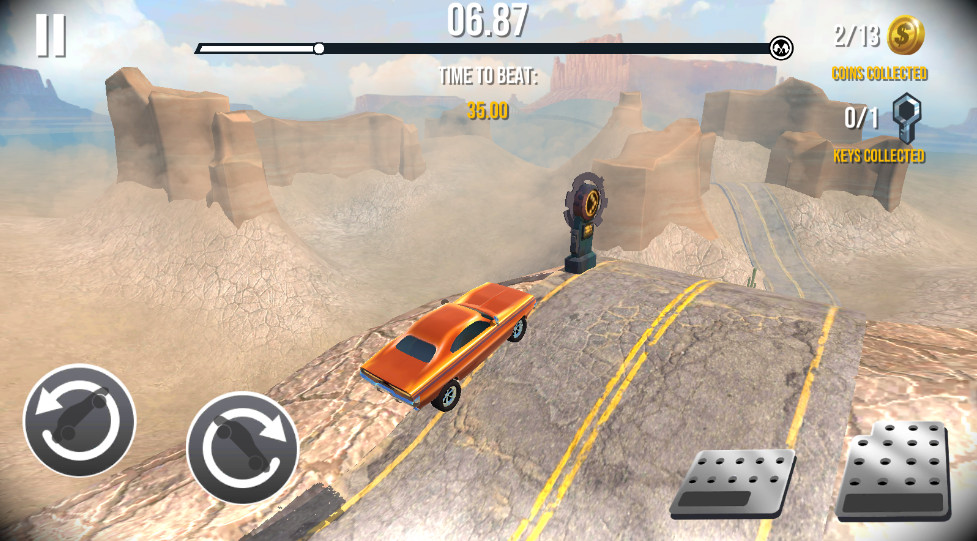Tap the clockwise tilt rotation button

pos(242,447)
